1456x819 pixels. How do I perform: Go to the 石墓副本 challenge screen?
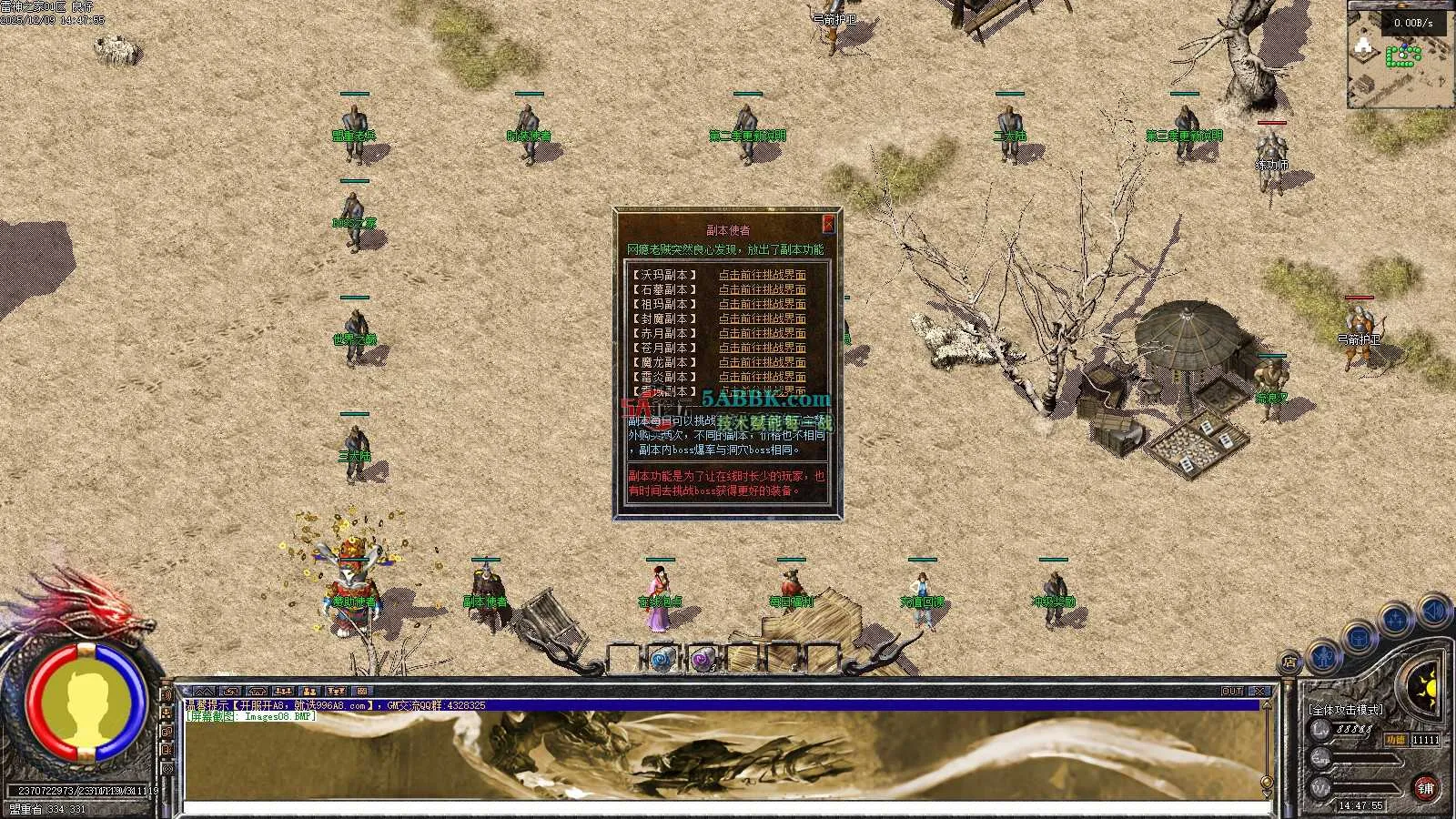point(762,289)
